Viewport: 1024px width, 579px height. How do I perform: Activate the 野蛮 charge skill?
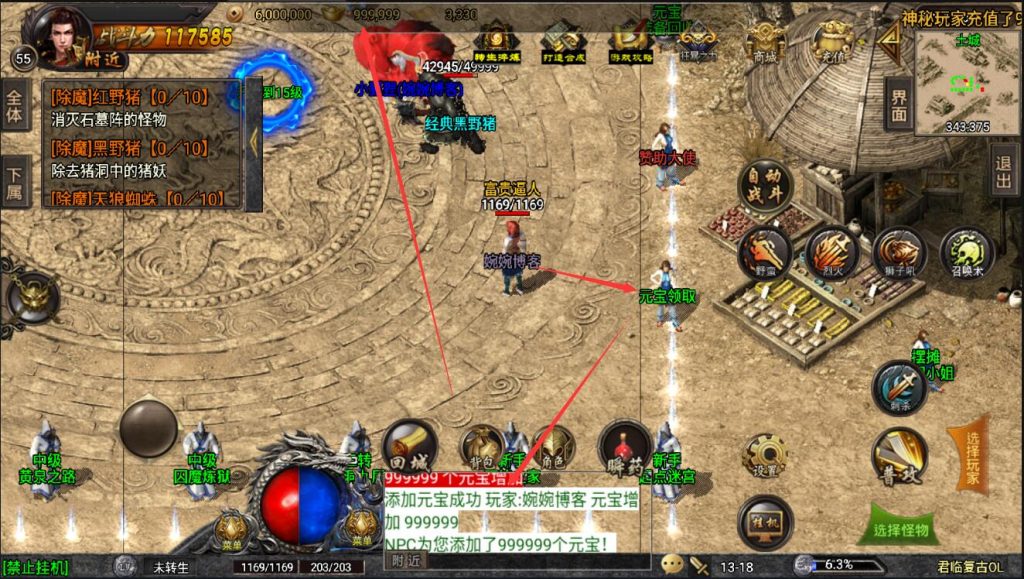point(765,251)
